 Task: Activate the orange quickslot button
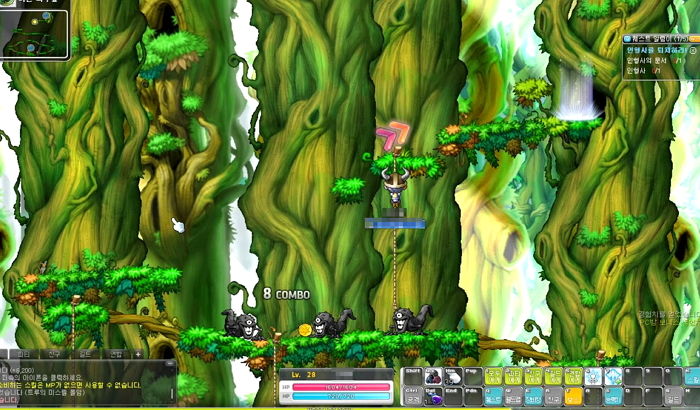tap(573, 396)
